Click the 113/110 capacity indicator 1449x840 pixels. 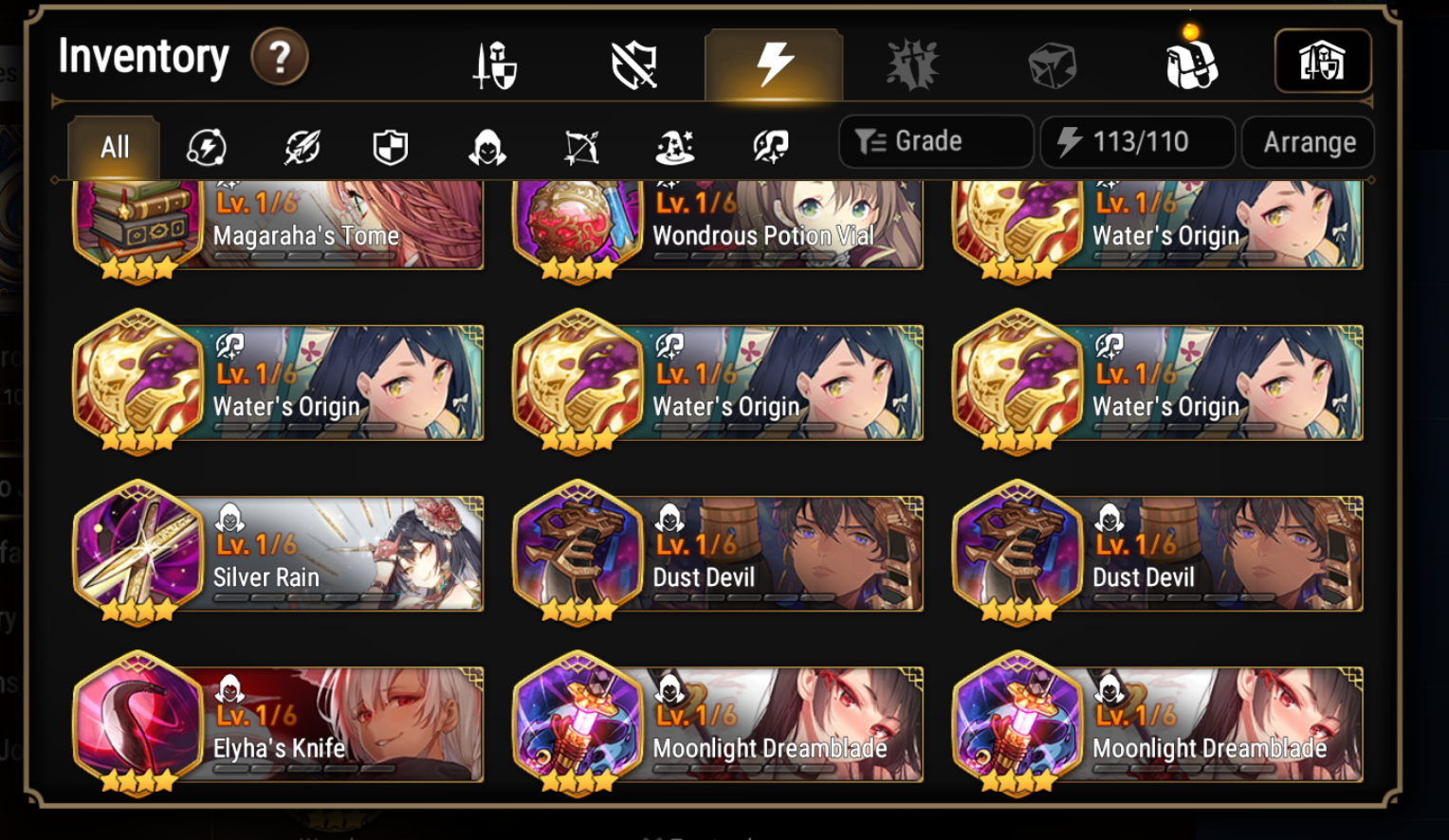[1137, 141]
